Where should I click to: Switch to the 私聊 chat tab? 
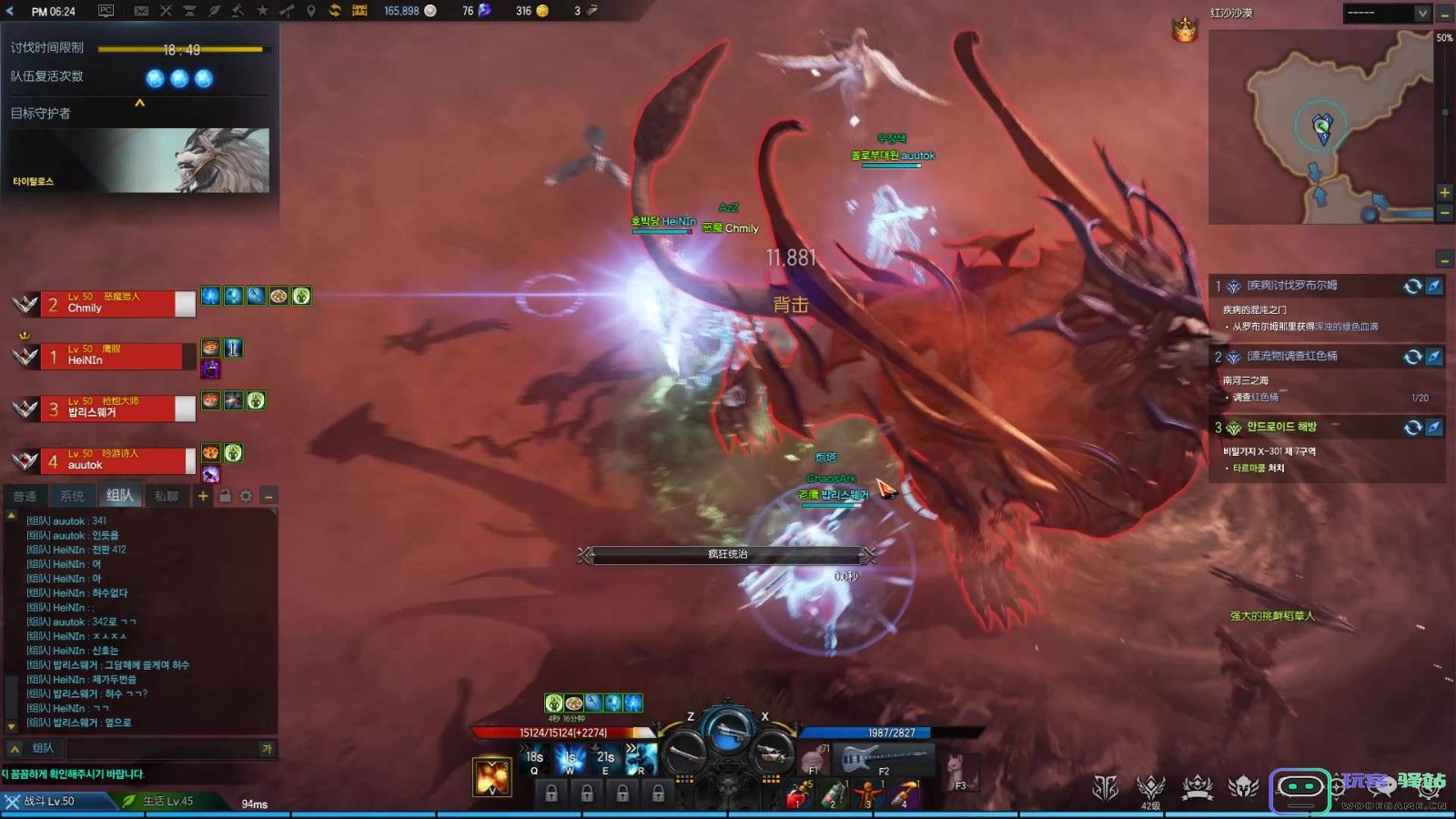(x=167, y=496)
